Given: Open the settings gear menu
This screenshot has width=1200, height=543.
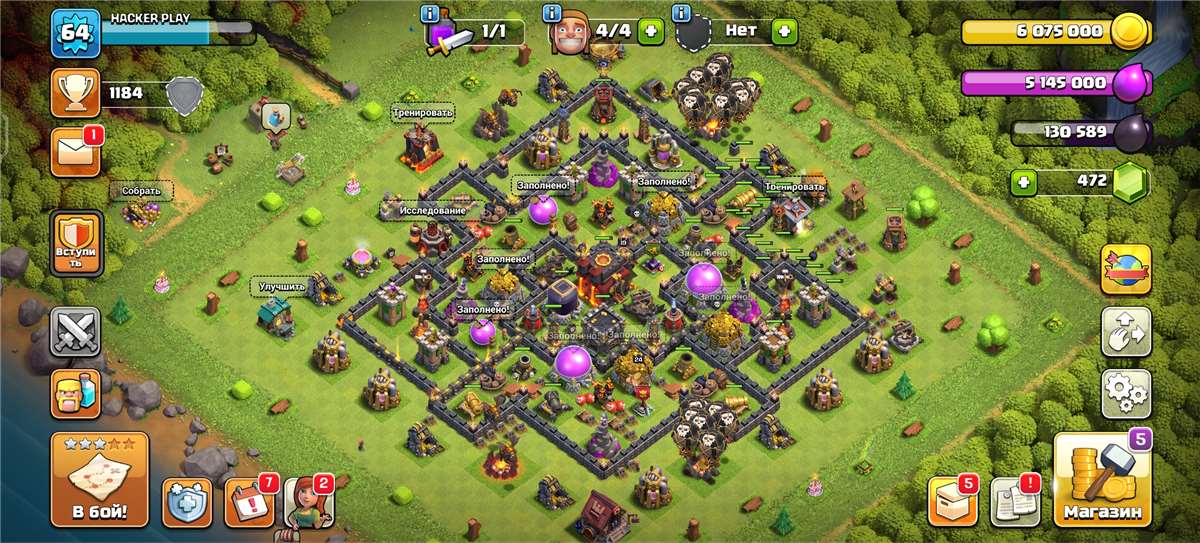Looking at the screenshot, I should (x=1125, y=393).
